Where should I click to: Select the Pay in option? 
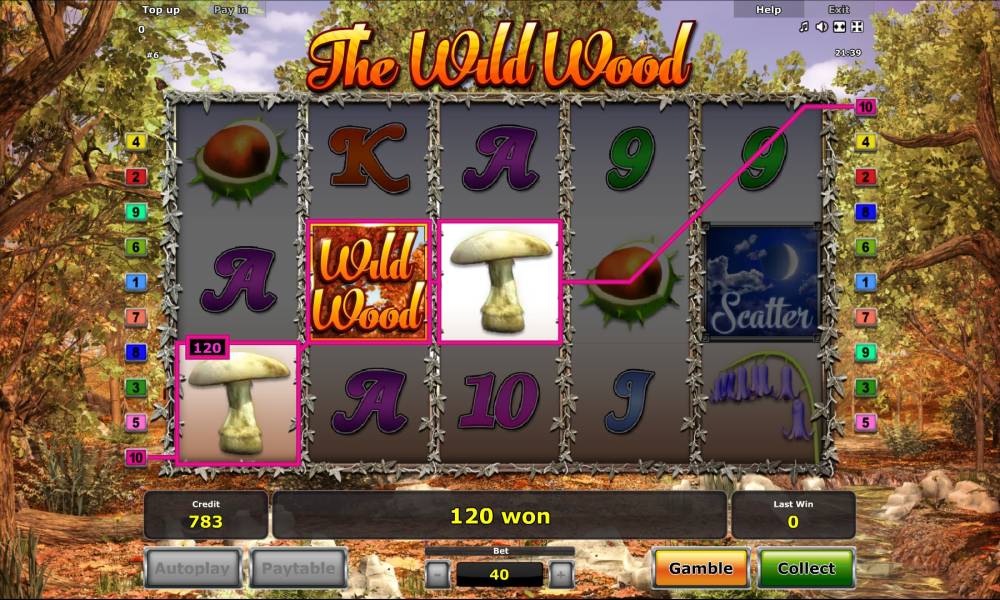[231, 9]
